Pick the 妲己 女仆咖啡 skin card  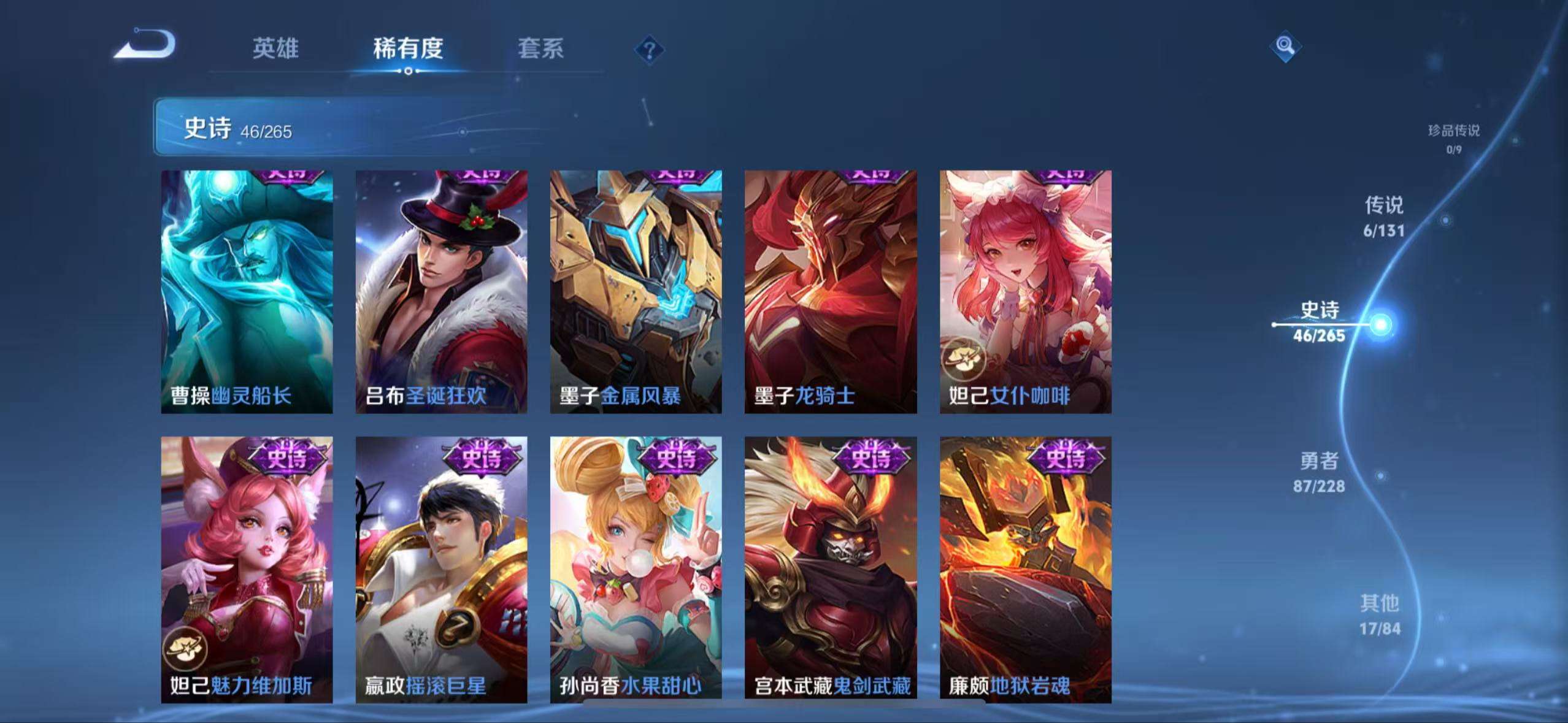1025,291
